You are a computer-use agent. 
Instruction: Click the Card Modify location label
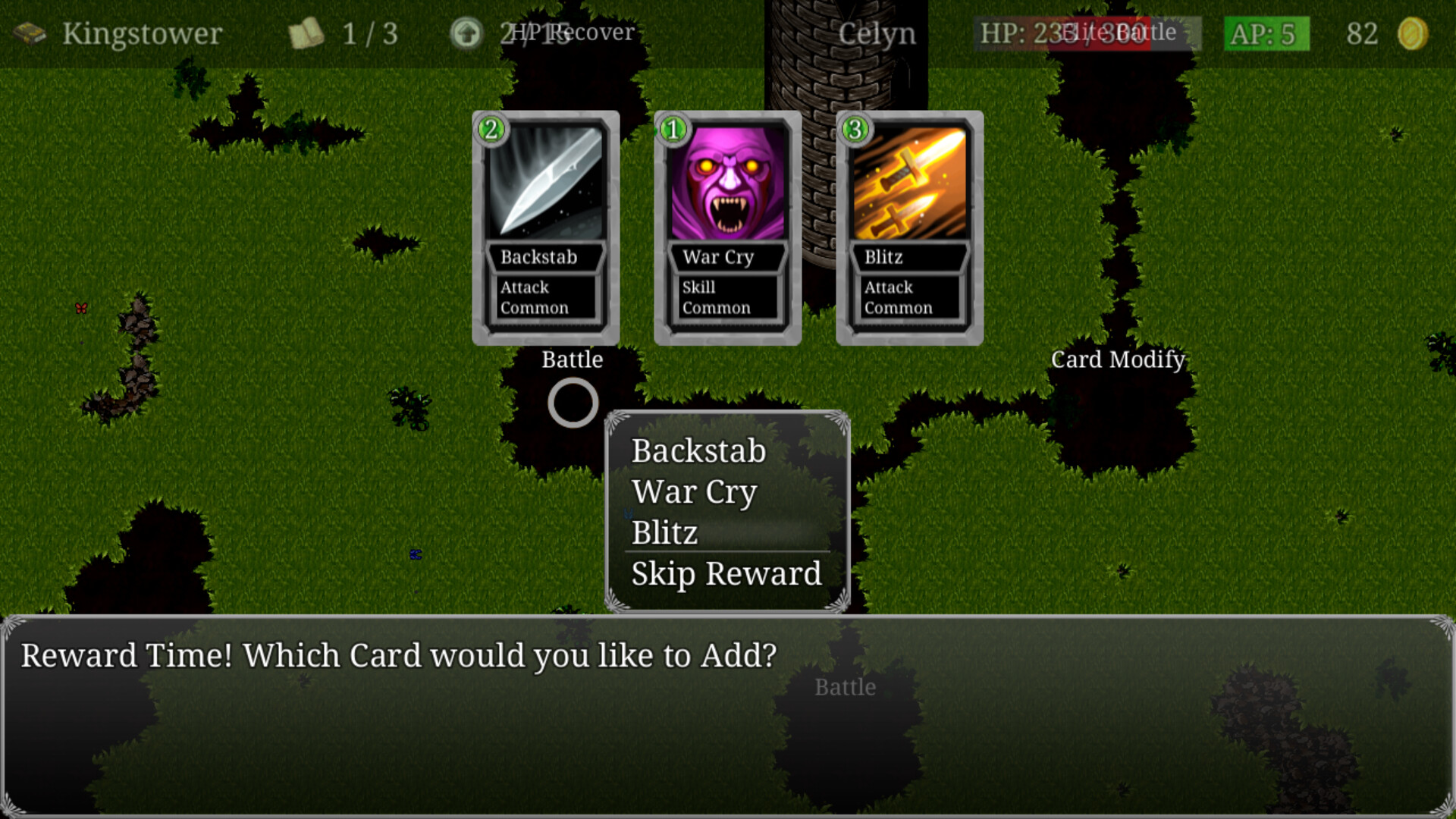[x=1116, y=359]
